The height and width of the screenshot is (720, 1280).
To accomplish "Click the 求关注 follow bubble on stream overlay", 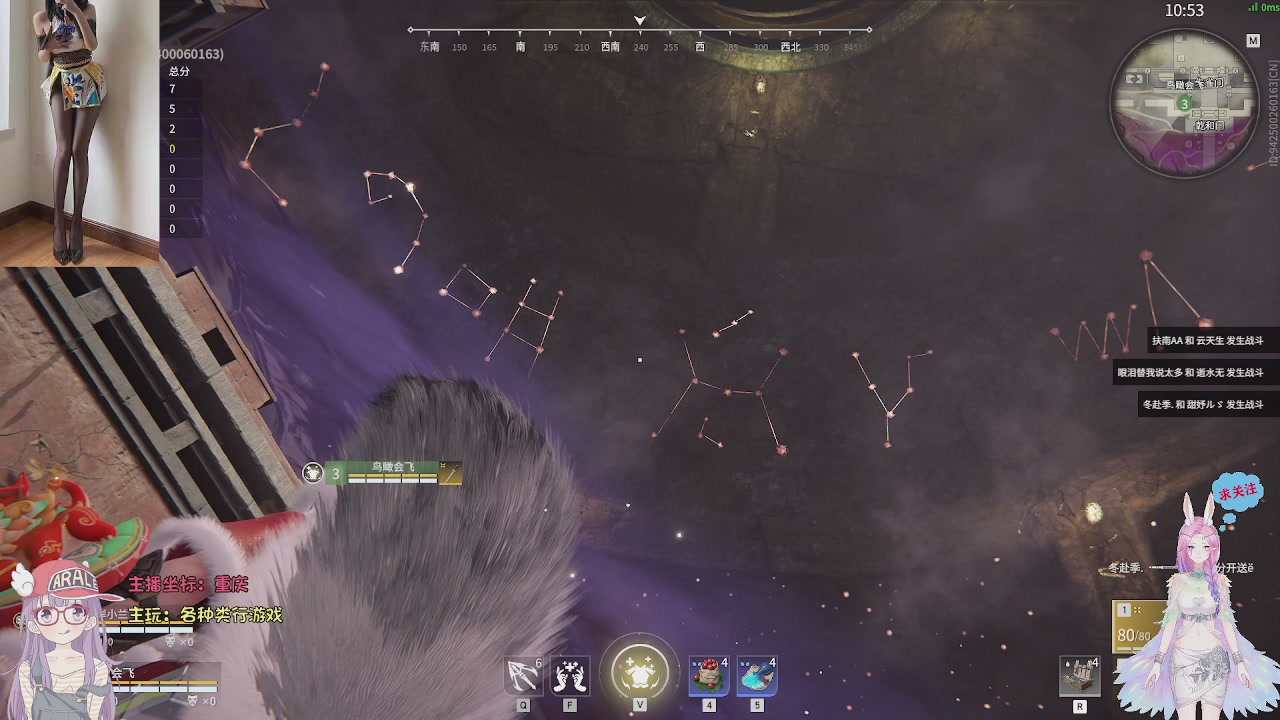I will coord(1237,493).
